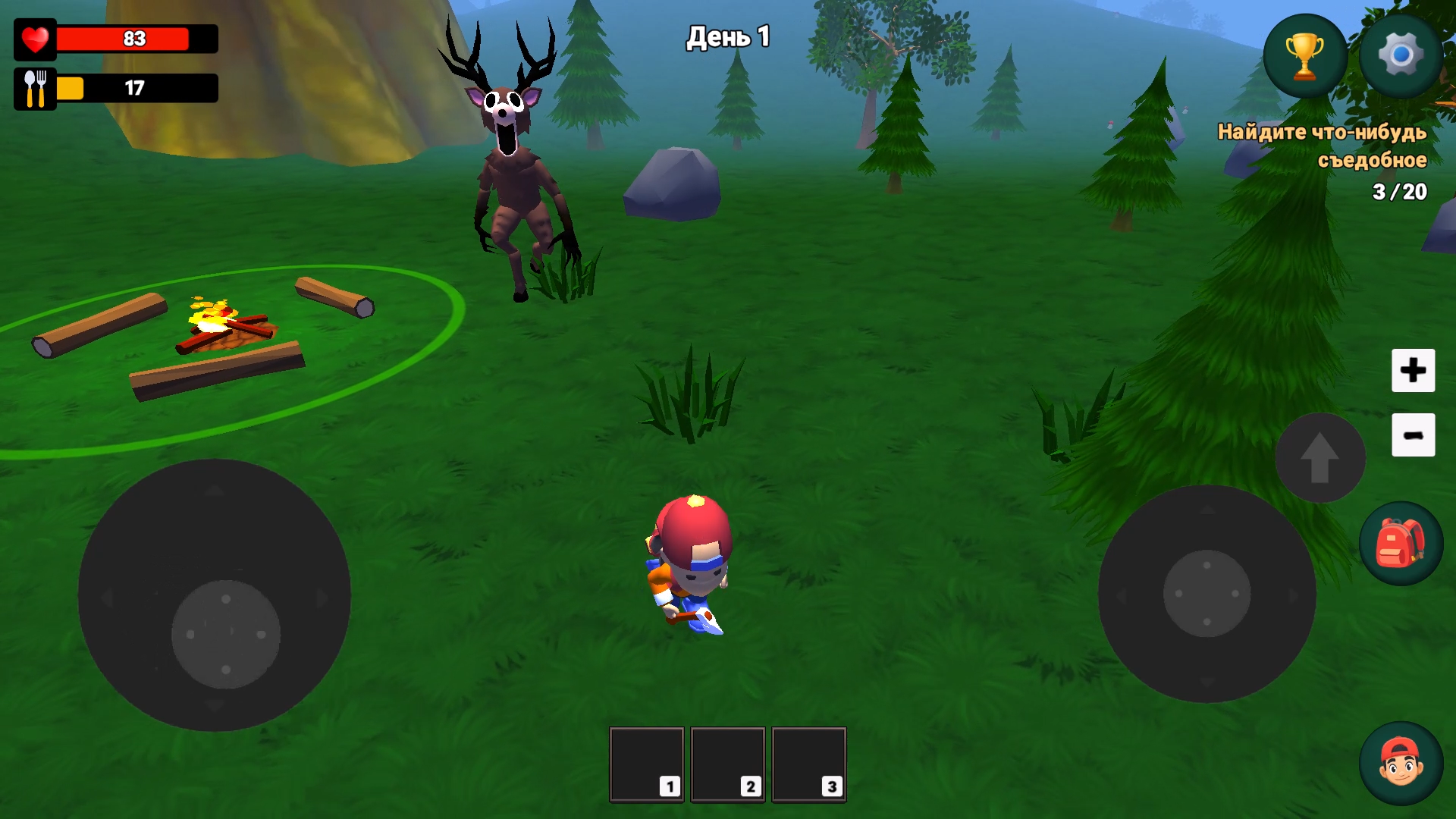1456x819 pixels.
Task: Open the trophy achievements menu
Action: 1306,55
